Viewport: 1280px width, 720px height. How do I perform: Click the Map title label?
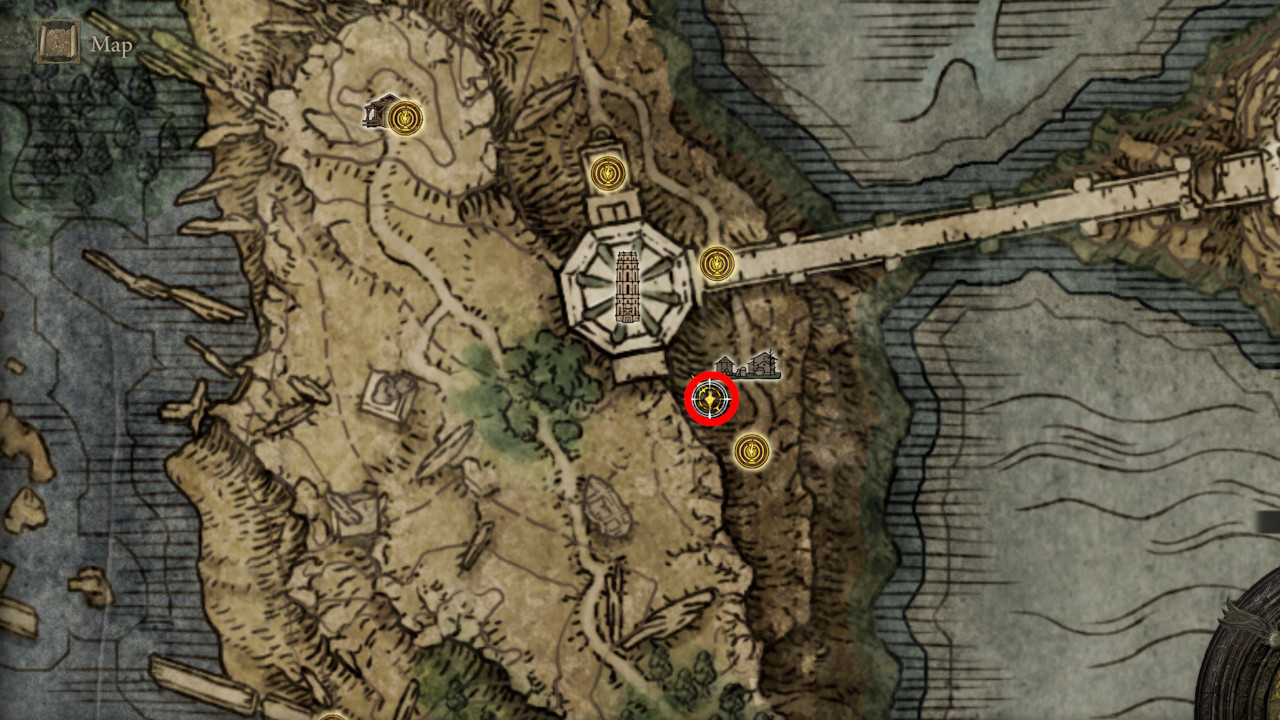pos(111,44)
